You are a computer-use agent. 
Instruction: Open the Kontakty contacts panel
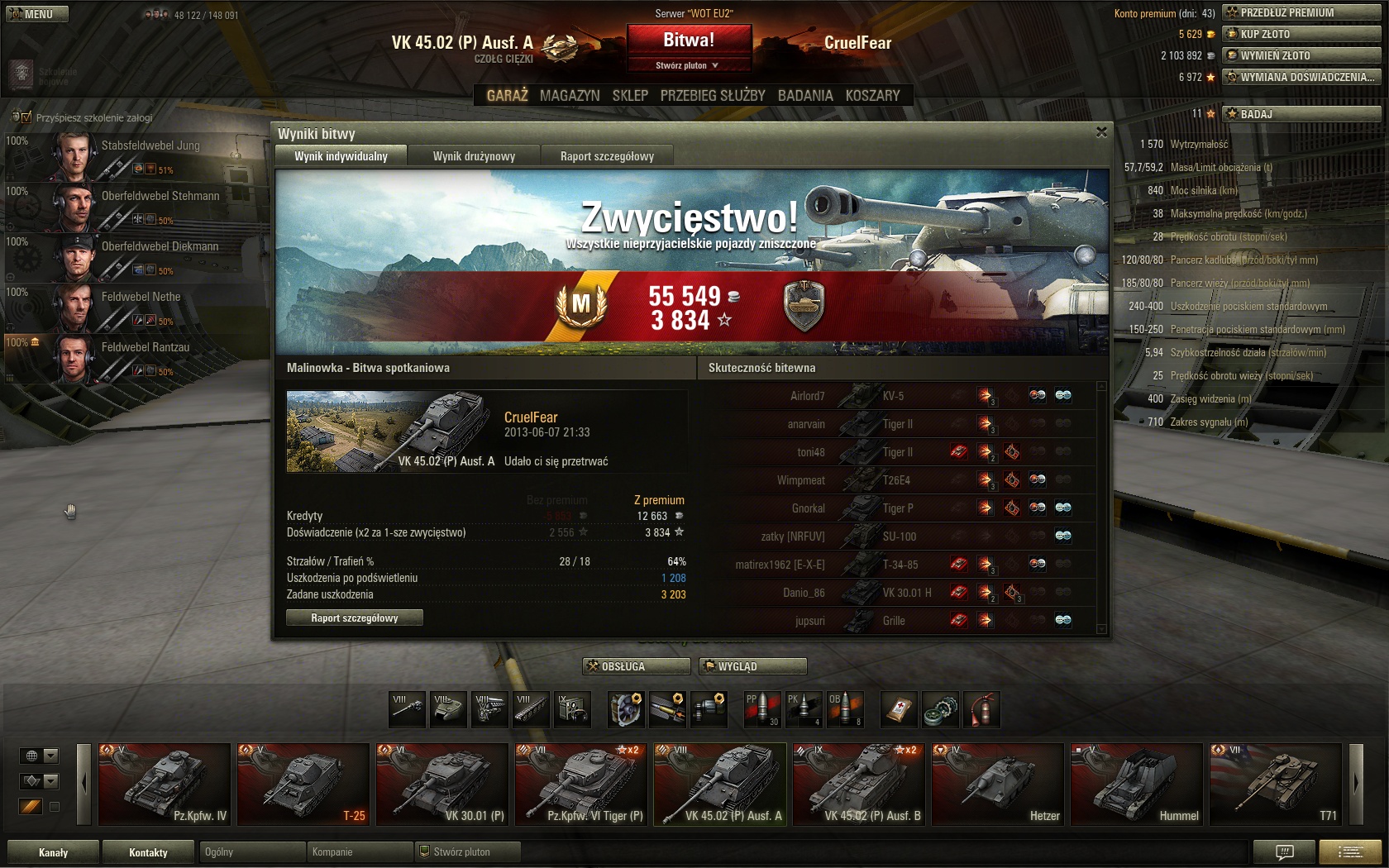pos(148,852)
